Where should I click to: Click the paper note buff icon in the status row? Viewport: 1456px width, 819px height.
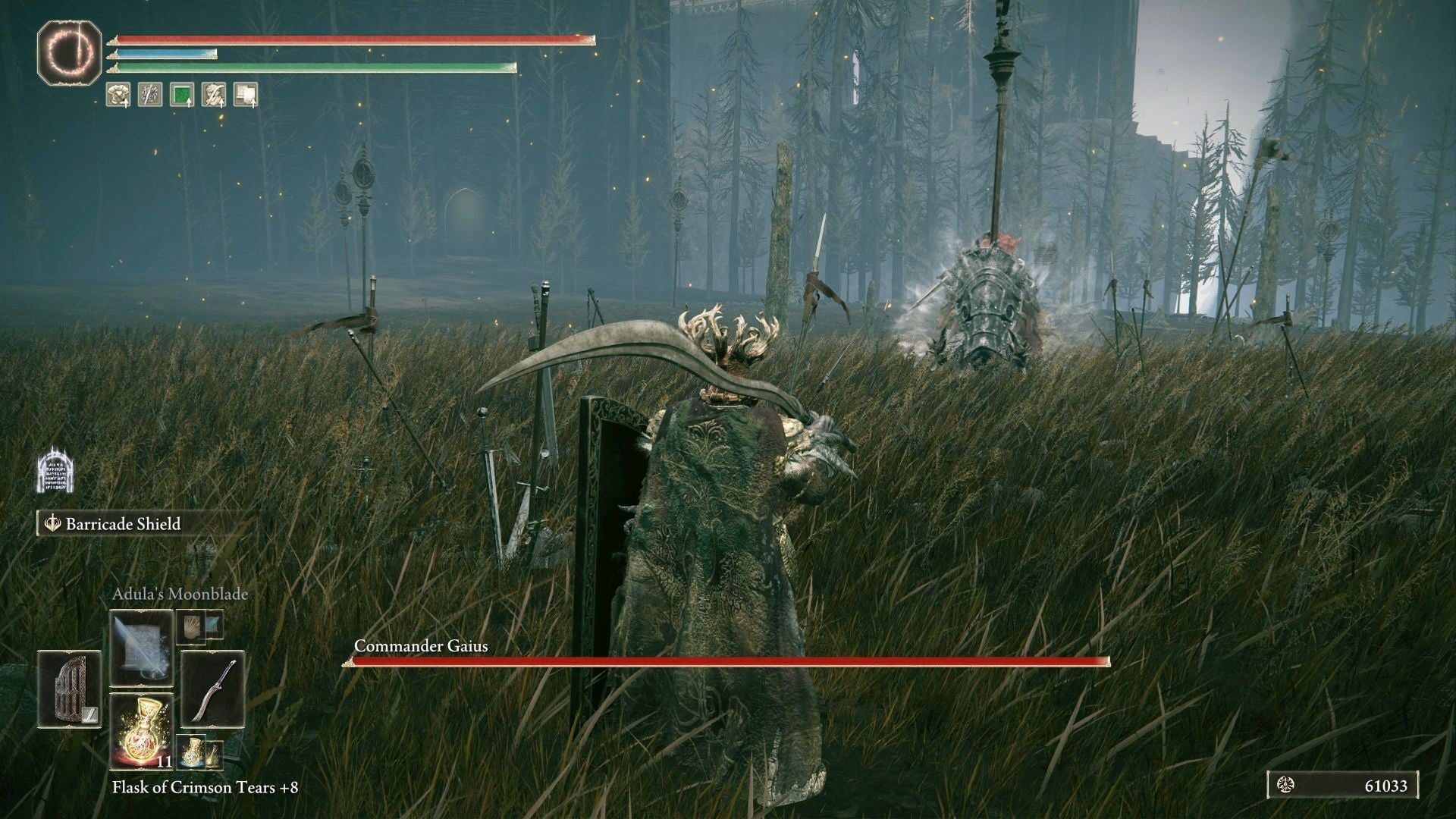[245, 94]
